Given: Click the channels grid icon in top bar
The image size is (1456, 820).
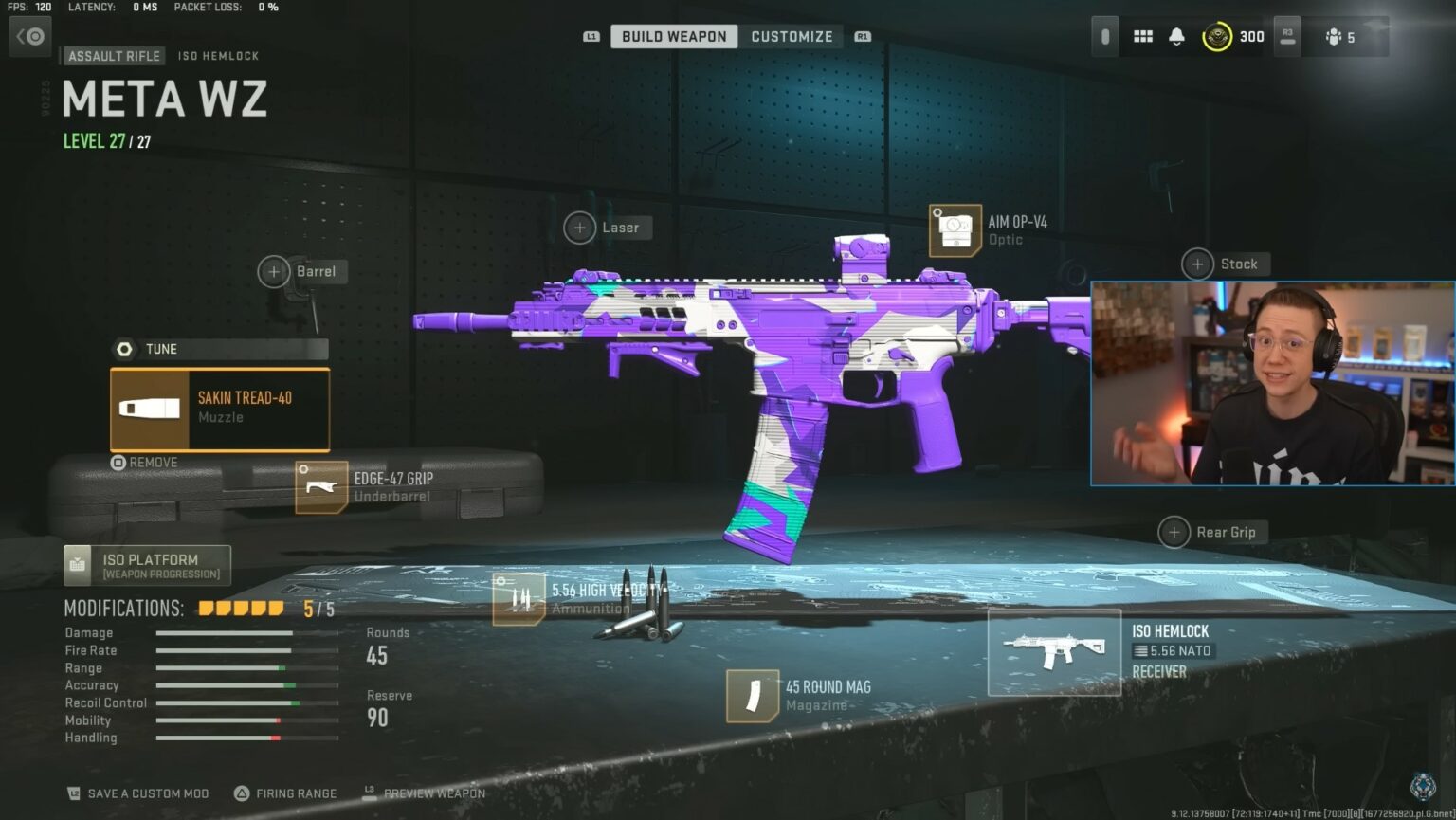Looking at the screenshot, I should tap(1142, 36).
